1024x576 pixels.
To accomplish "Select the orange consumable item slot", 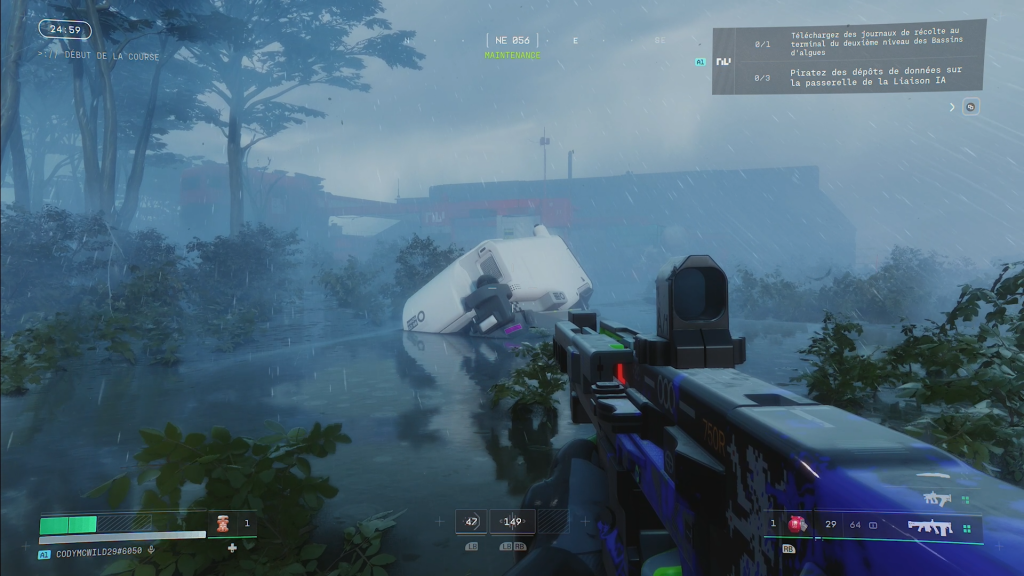I will [x=223, y=523].
